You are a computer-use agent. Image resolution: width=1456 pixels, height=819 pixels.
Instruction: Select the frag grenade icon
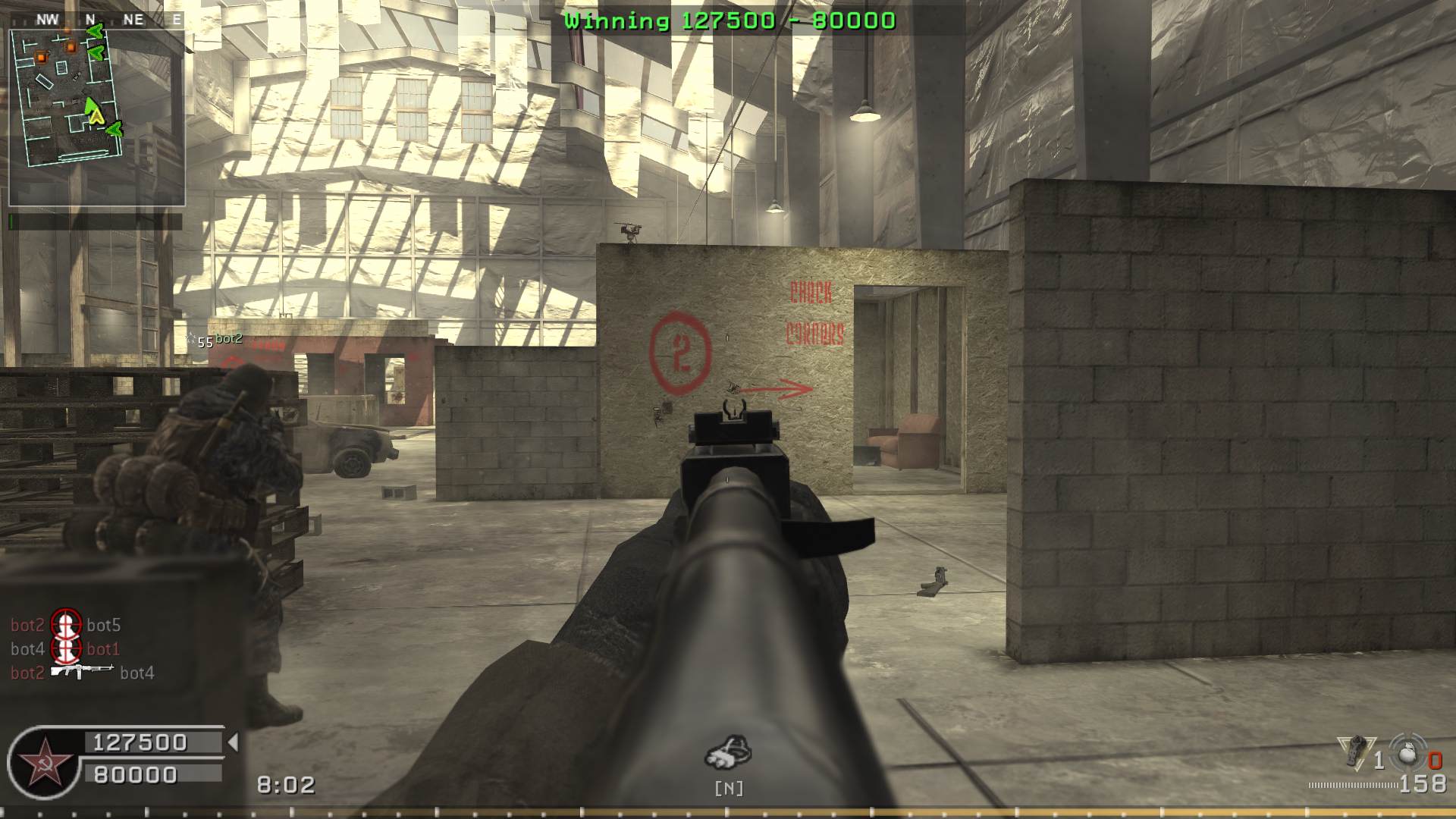click(x=1408, y=752)
